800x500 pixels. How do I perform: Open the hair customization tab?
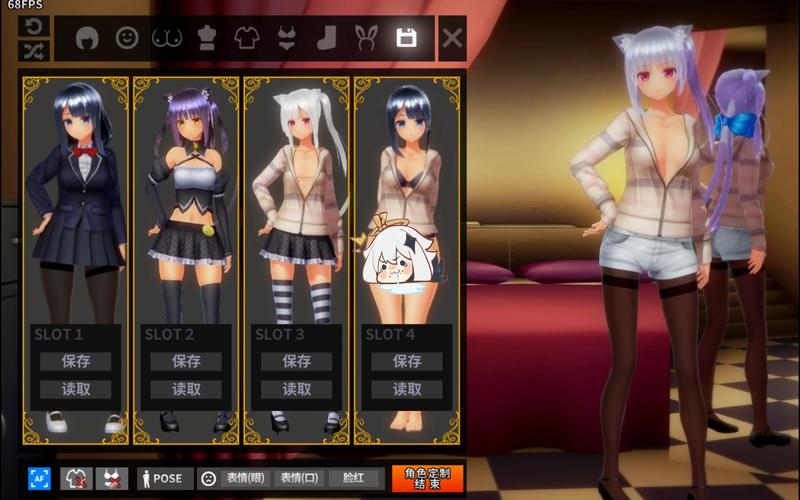[88, 38]
